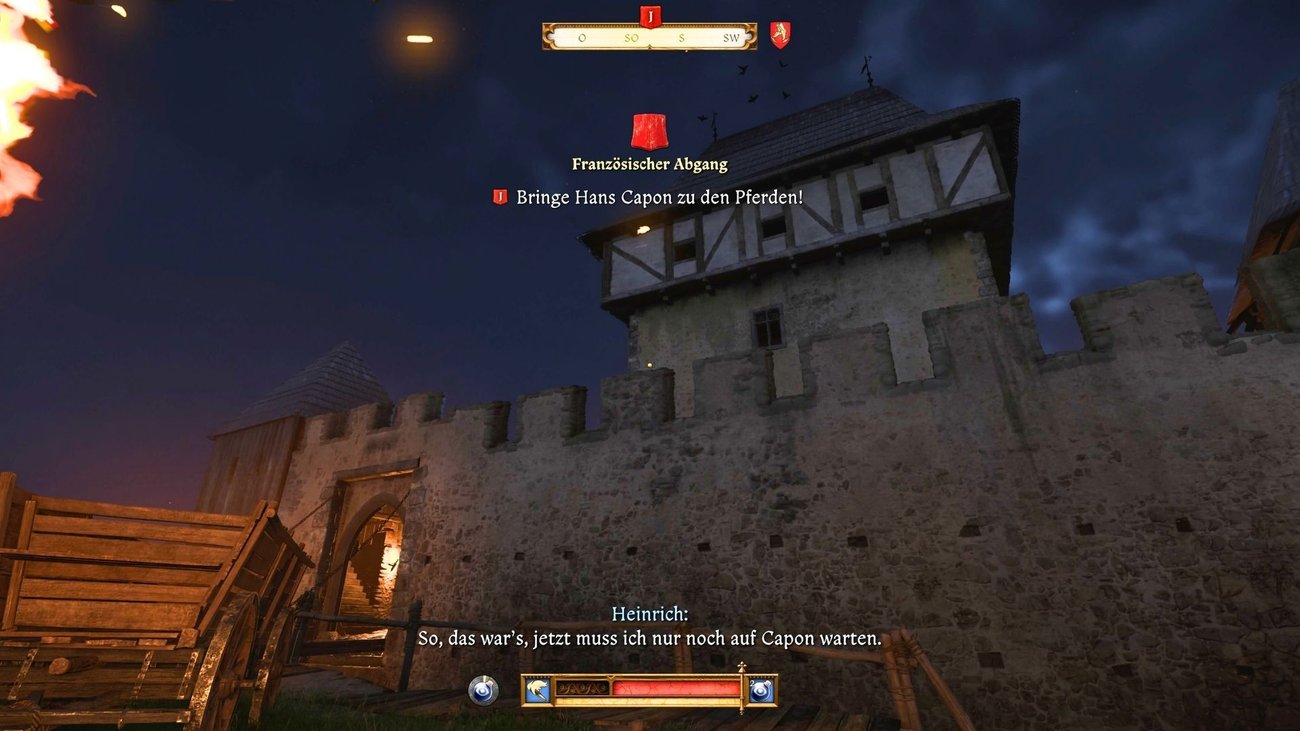Viewport: 1300px width, 731px height.
Task: Click the J banner marker on the compass
Action: click(651, 17)
